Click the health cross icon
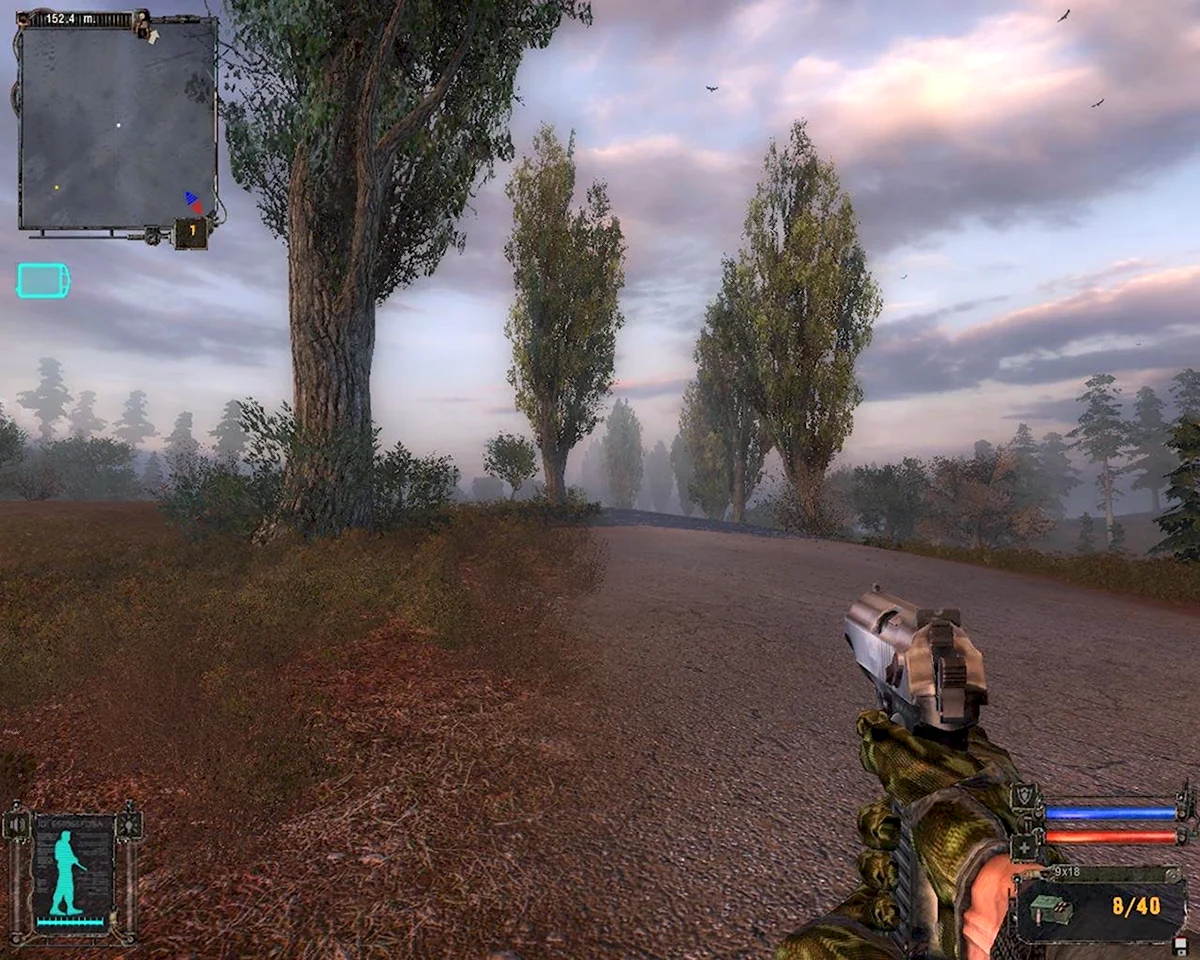 click(x=1025, y=846)
